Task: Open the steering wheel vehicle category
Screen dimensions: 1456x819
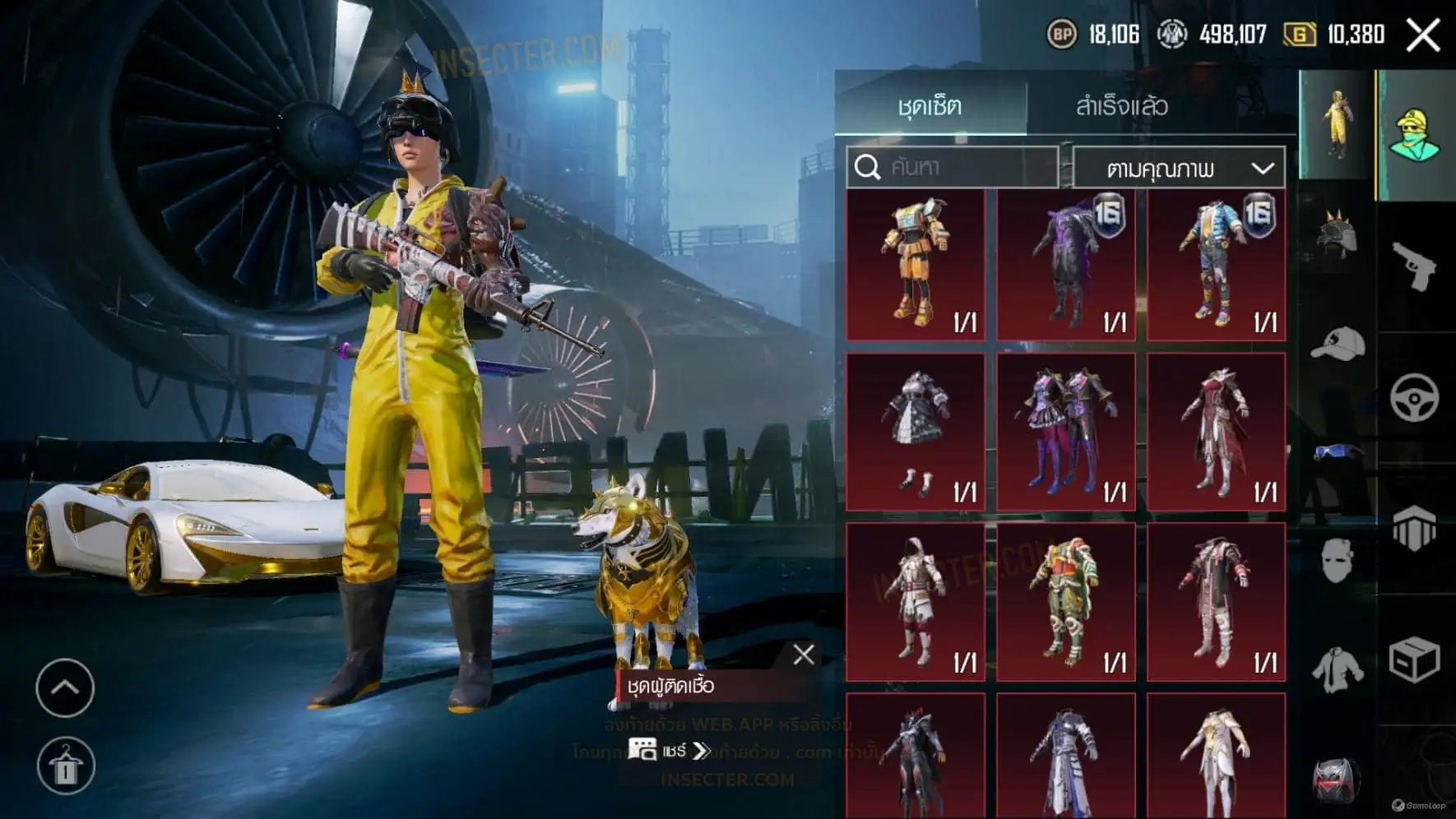Action: point(1415,398)
